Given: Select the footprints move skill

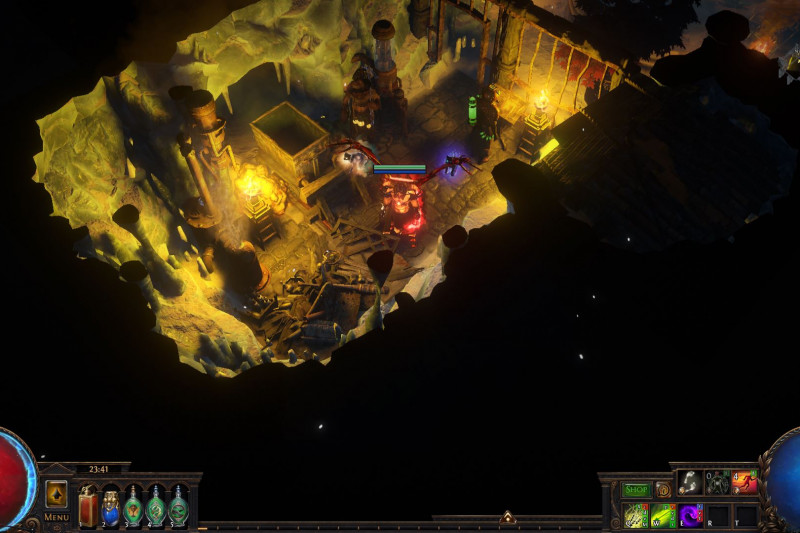Looking at the screenshot, I should pyautogui.click(x=690, y=482).
